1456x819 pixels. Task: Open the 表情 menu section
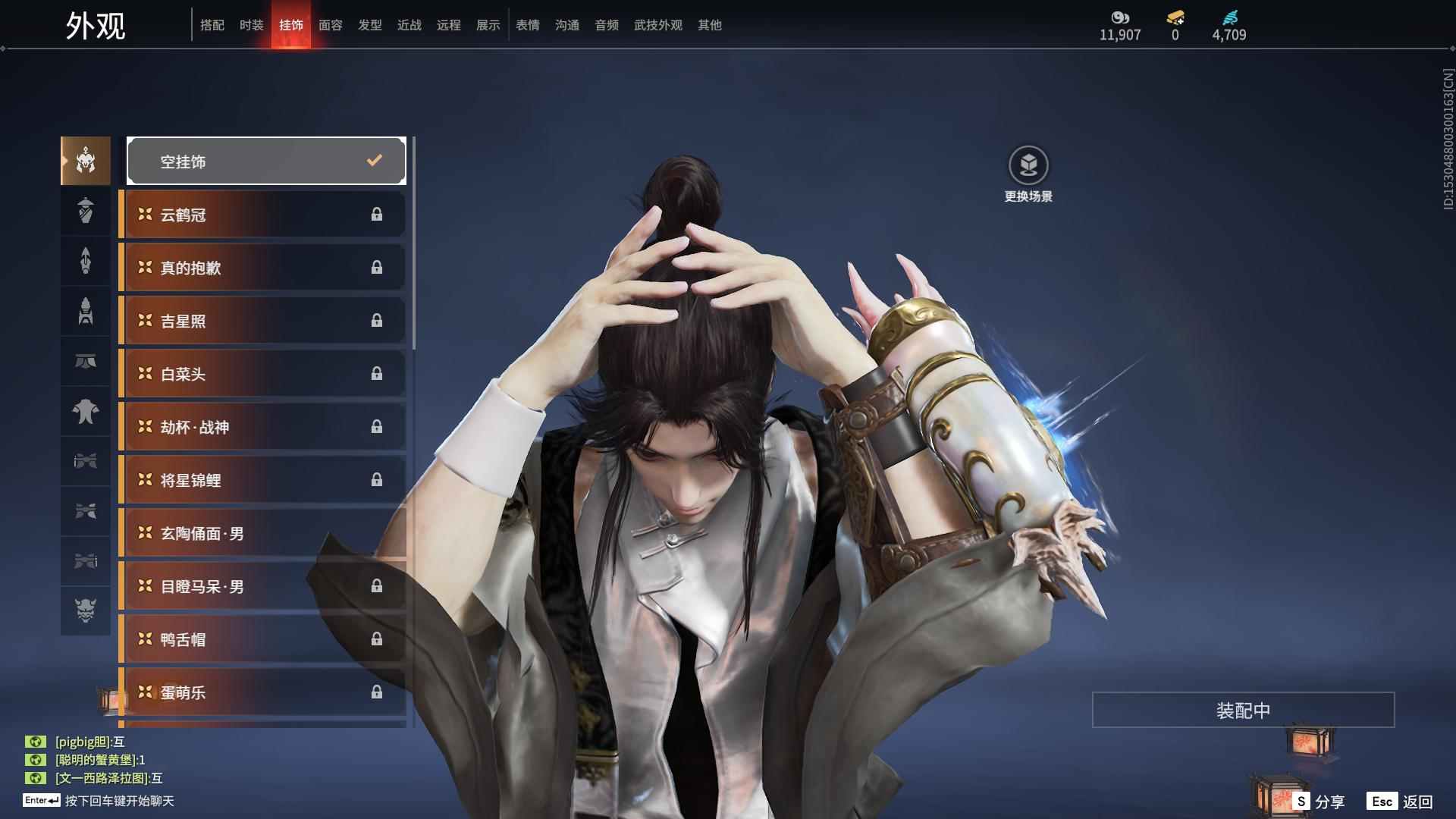pyautogui.click(x=527, y=24)
